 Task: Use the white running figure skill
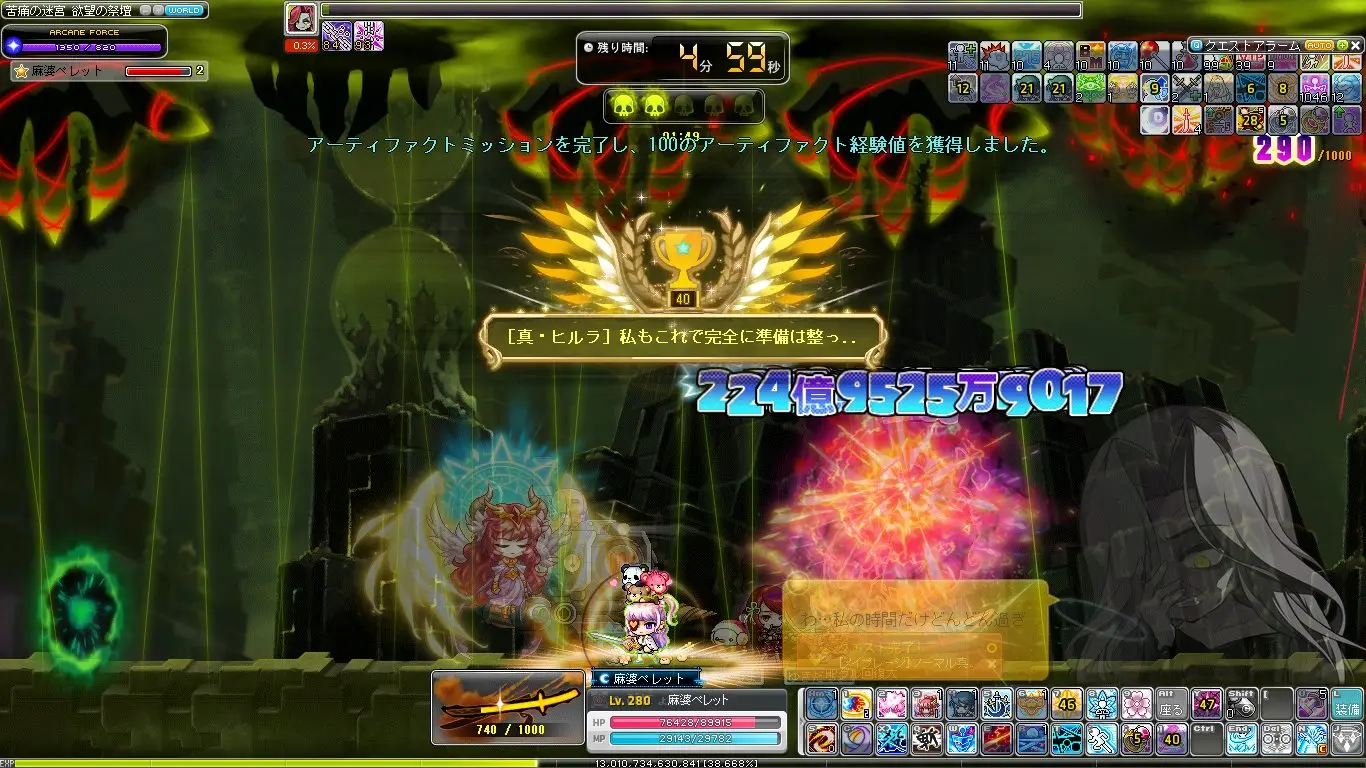tap(1101, 739)
